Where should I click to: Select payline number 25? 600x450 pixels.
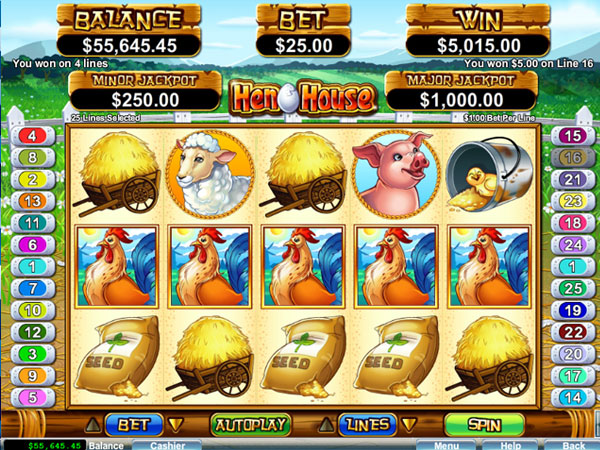pos(573,287)
